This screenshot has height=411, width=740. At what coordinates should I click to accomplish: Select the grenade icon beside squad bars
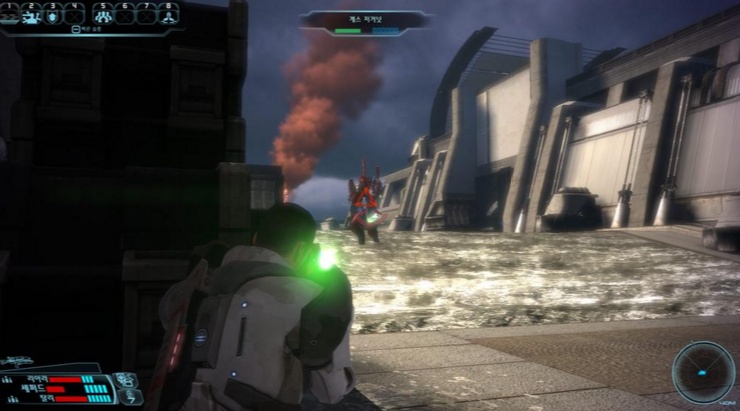(127, 380)
